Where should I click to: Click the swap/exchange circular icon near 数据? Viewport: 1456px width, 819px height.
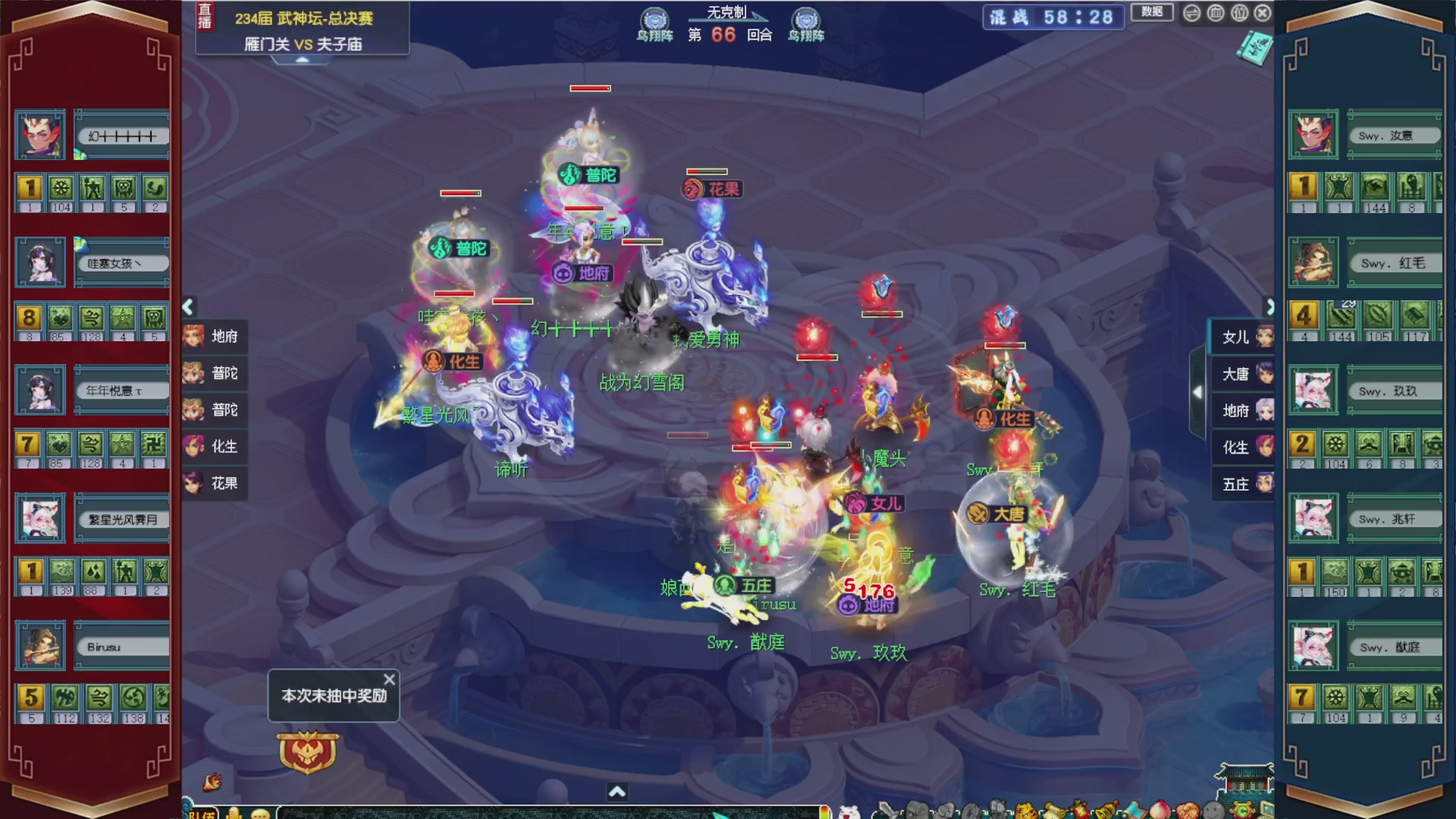(x=1191, y=13)
